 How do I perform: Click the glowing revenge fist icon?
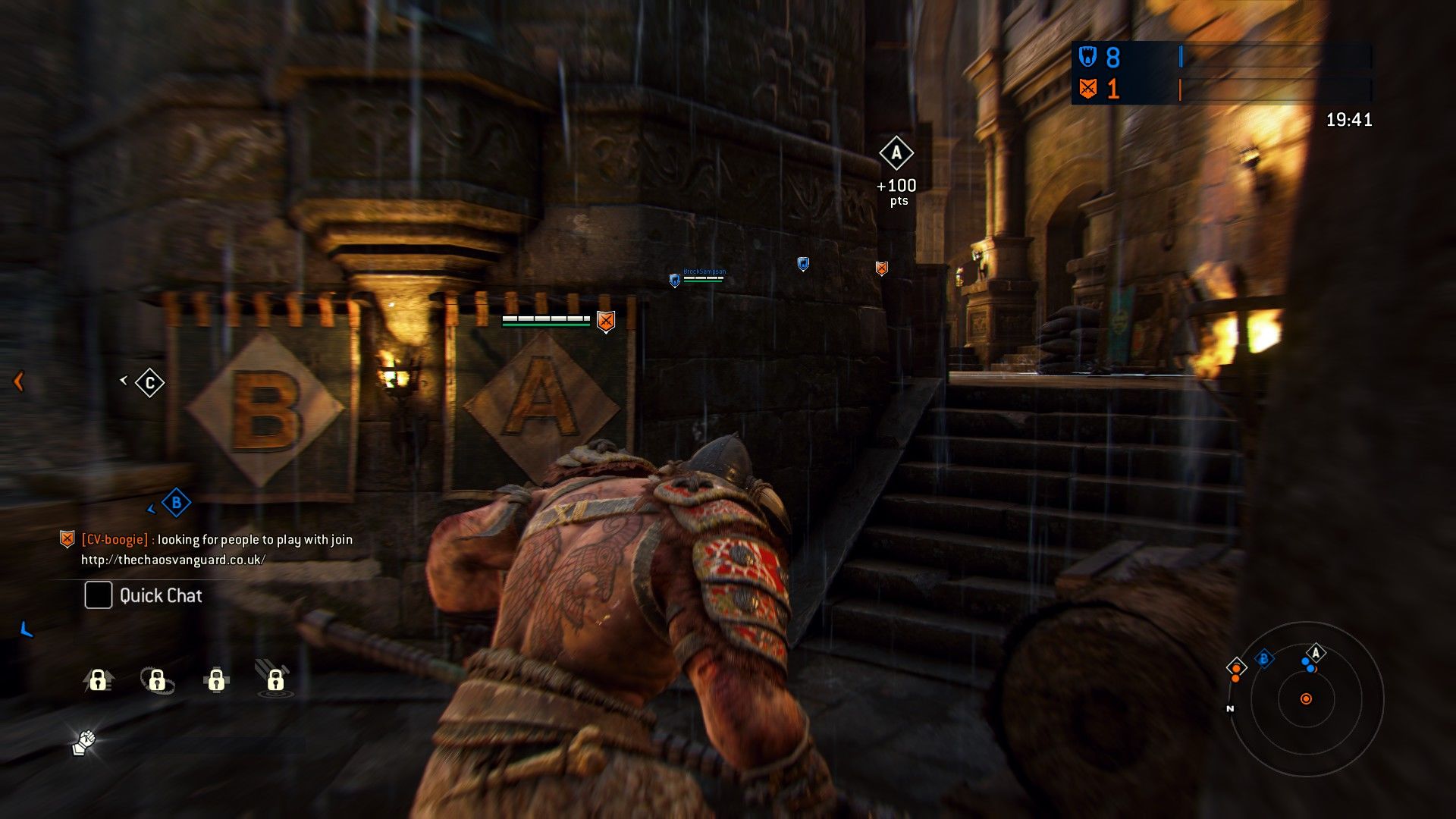click(84, 742)
